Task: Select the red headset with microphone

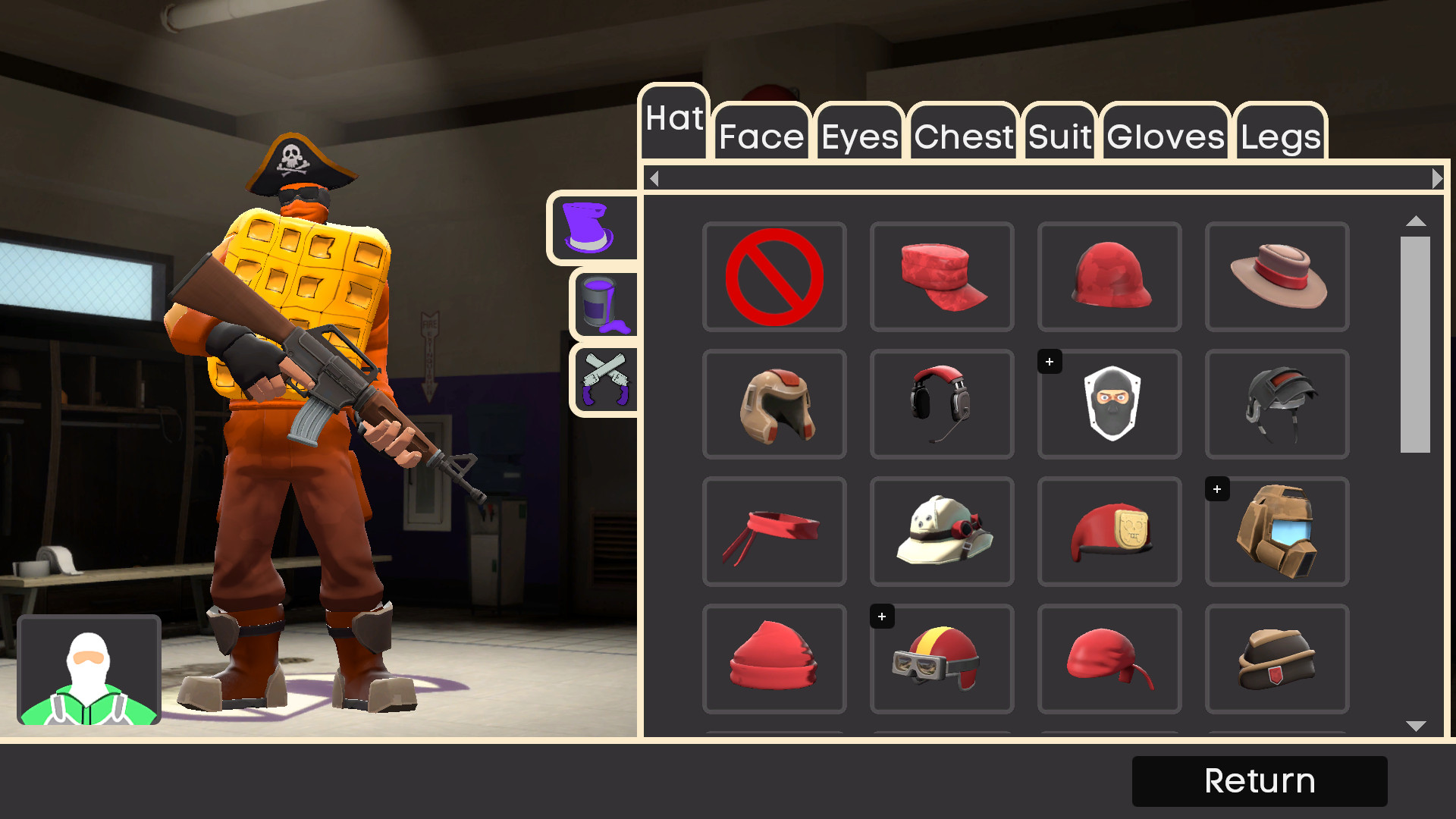Action: pos(942,404)
